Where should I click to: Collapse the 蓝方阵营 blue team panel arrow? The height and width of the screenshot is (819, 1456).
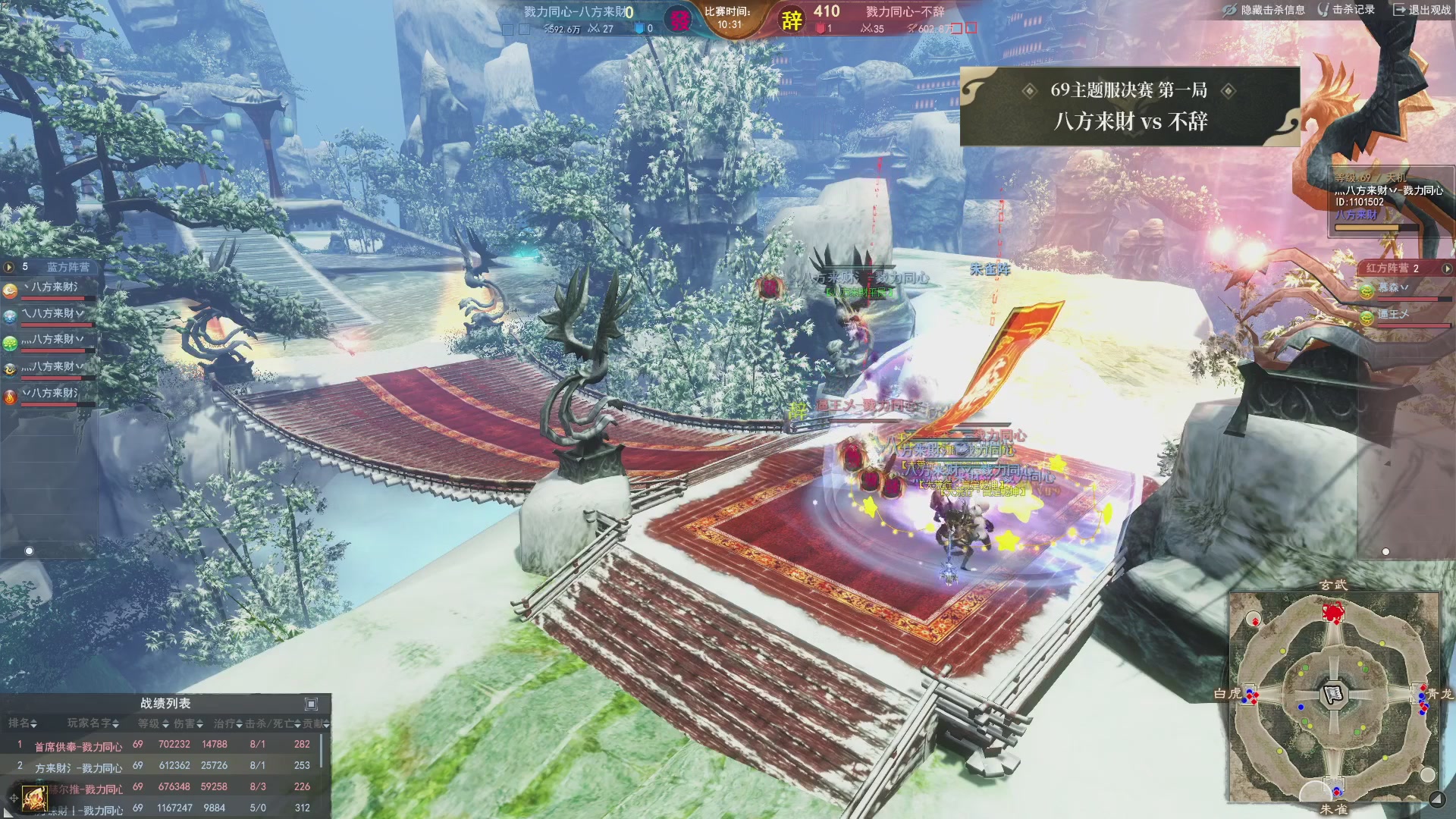point(9,267)
